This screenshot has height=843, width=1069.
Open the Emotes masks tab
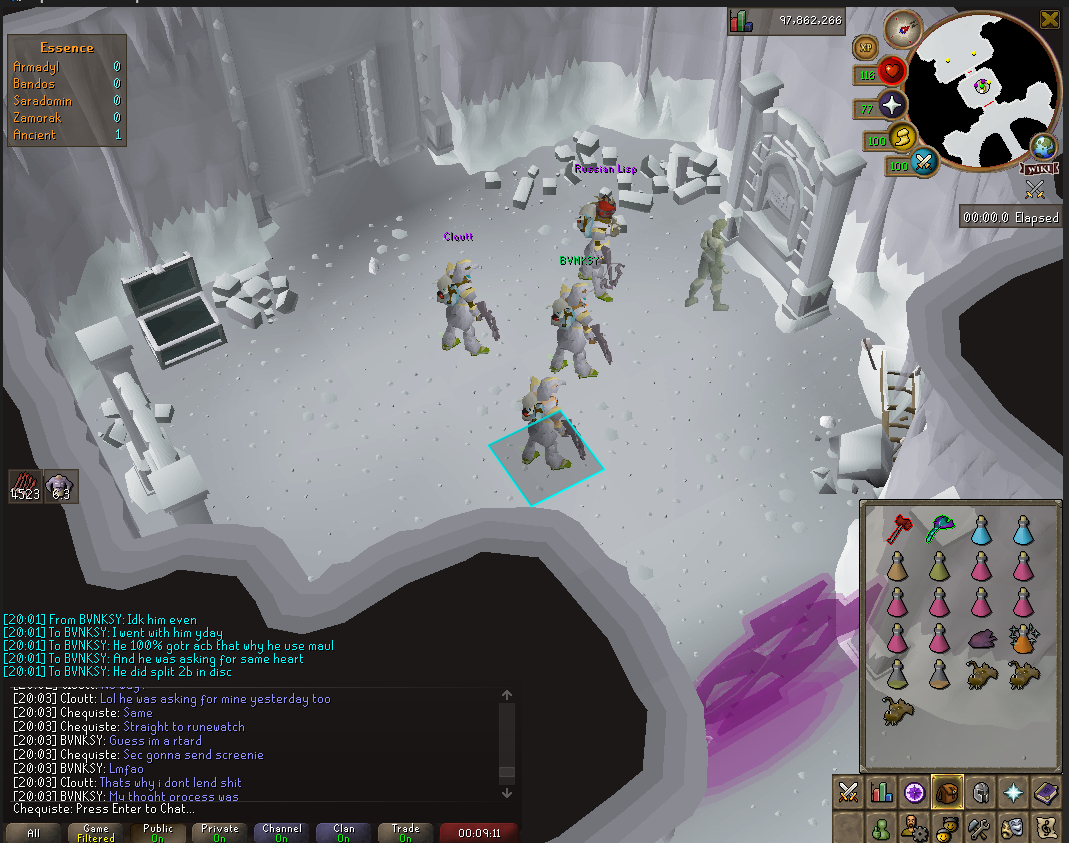(1013, 827)
